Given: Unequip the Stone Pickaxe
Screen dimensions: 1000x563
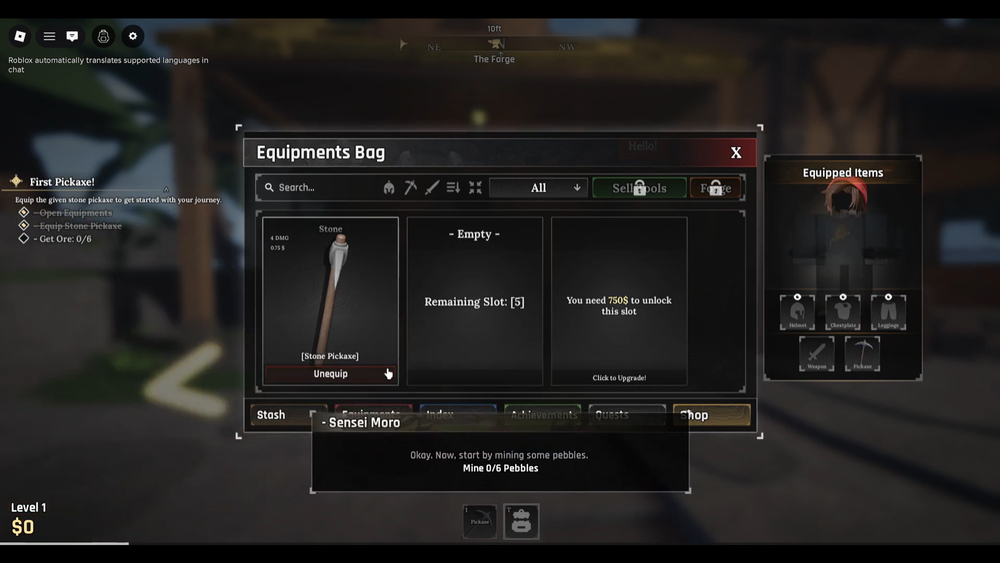Looking at the screenshot, I should click(330, 374).
